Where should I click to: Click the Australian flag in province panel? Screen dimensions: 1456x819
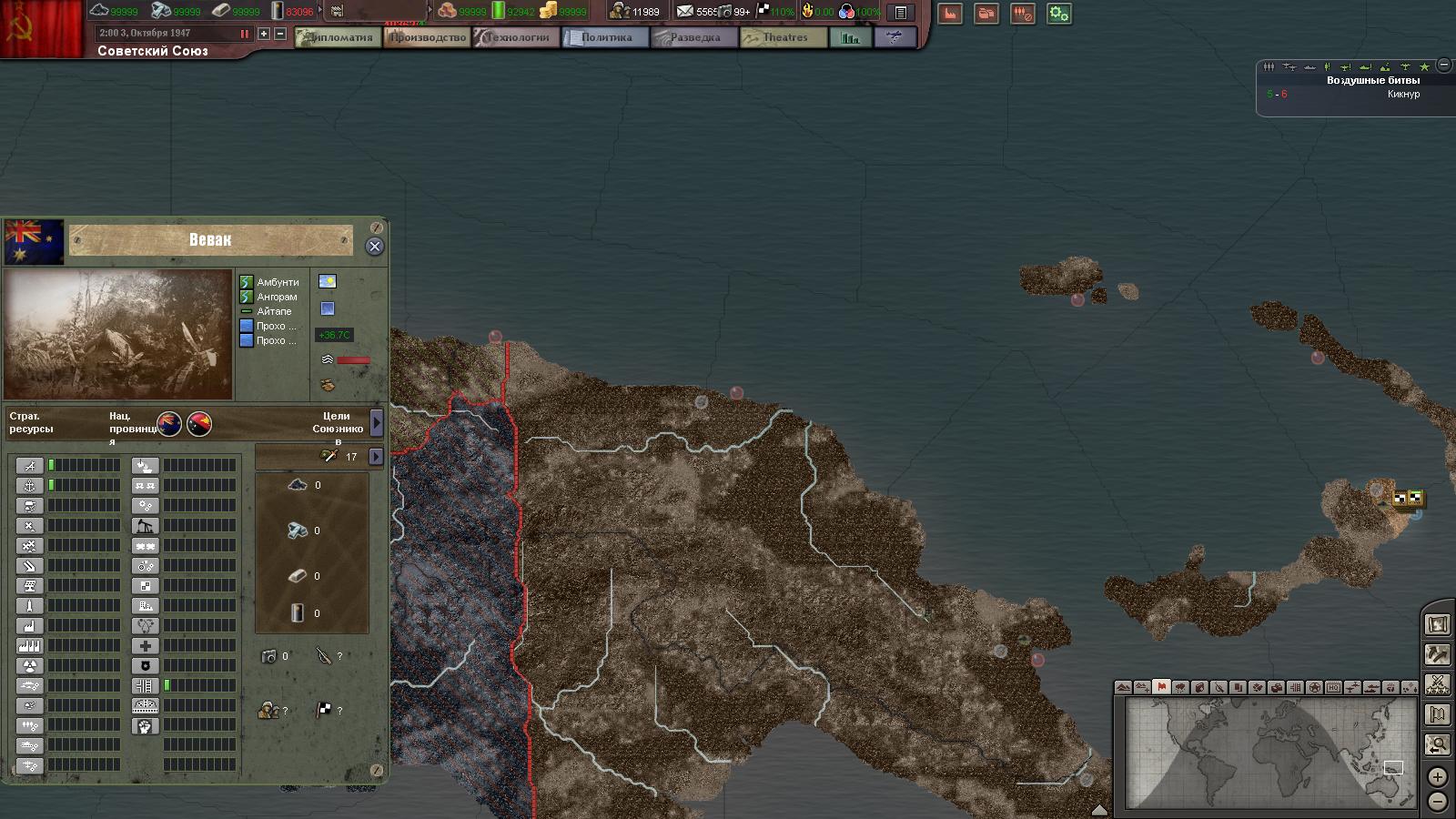click(34, 240)
